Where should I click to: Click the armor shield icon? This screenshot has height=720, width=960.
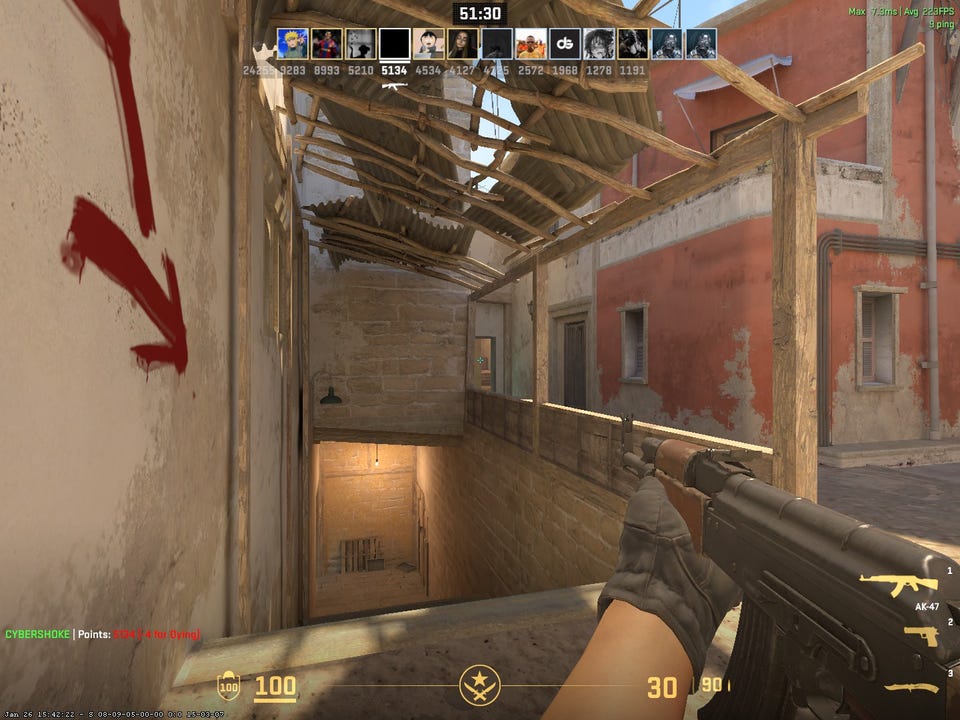(x=229, y=687)
